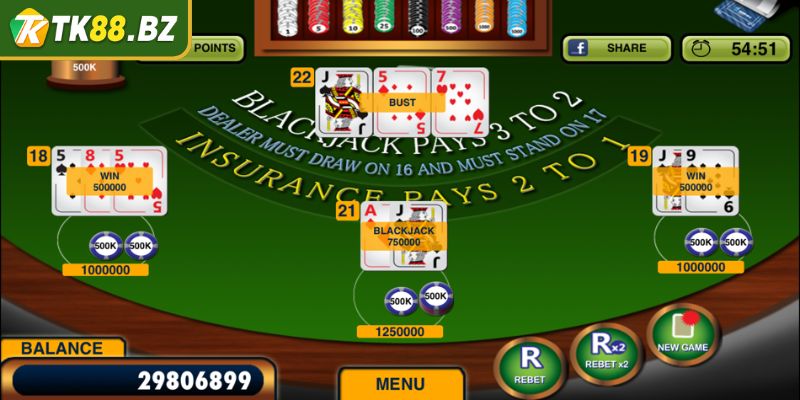Open the MENU button
Image resolution: width=800 pixels, height=400 pixels.
click(x=400, y=384)
